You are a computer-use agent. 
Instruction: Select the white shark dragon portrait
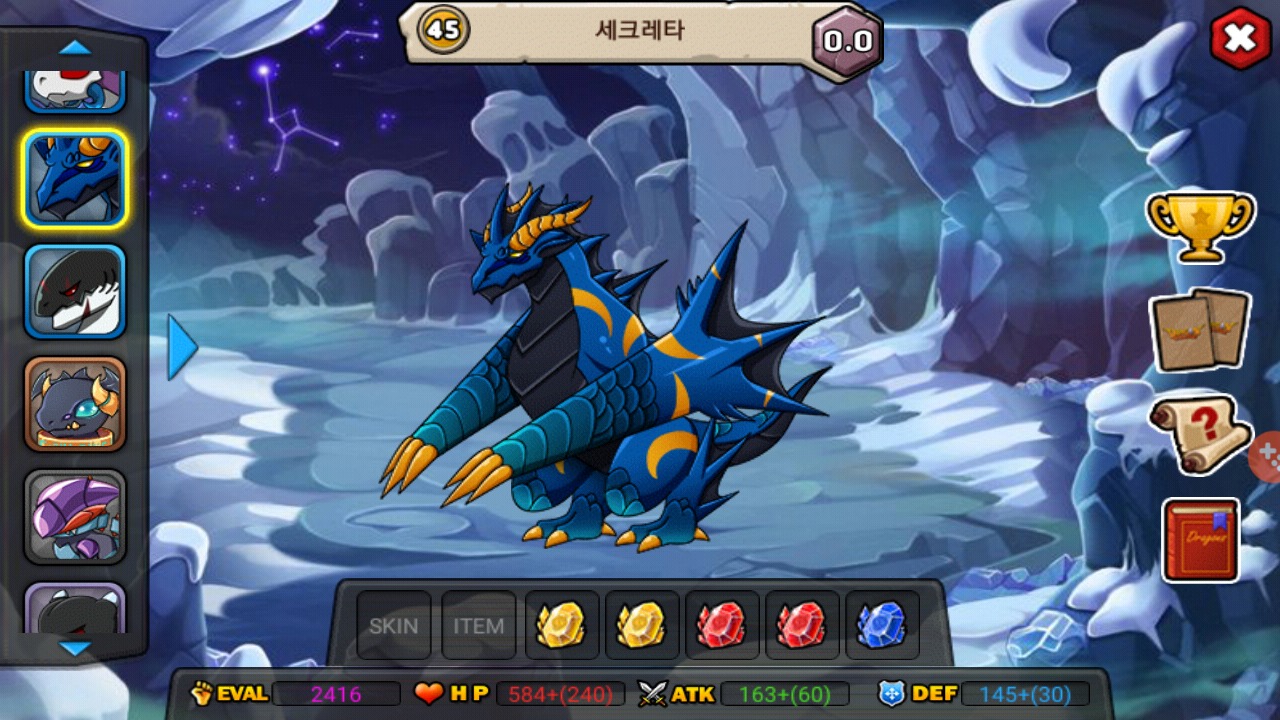click(75, 292)
